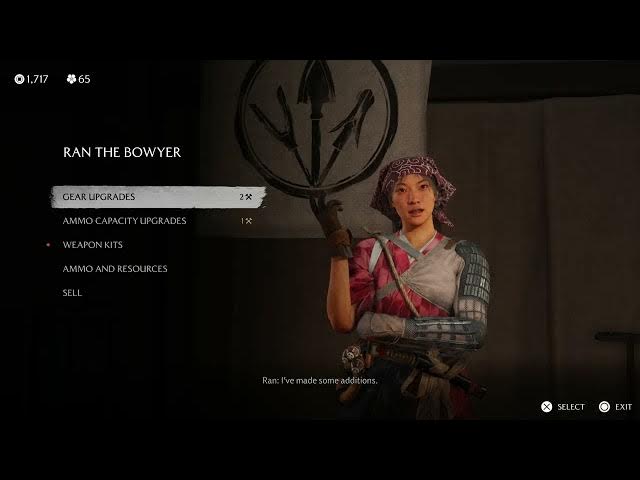The image size is (640, 480).
Task: Select Ammo Capacity Upgrades
Action: point(124,221)
